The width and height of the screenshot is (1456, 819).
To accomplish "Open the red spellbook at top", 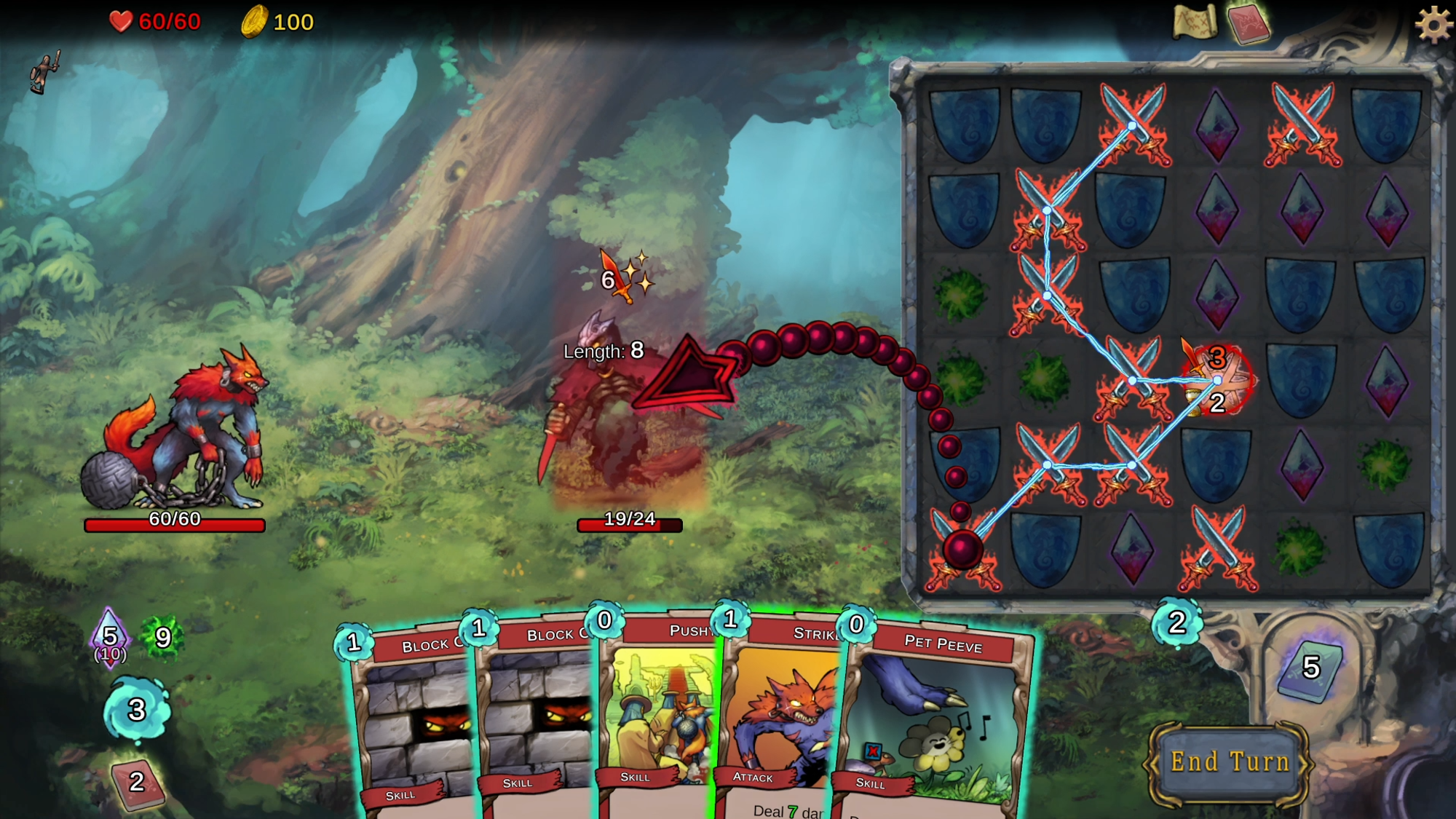I will tap(1248, 23).
